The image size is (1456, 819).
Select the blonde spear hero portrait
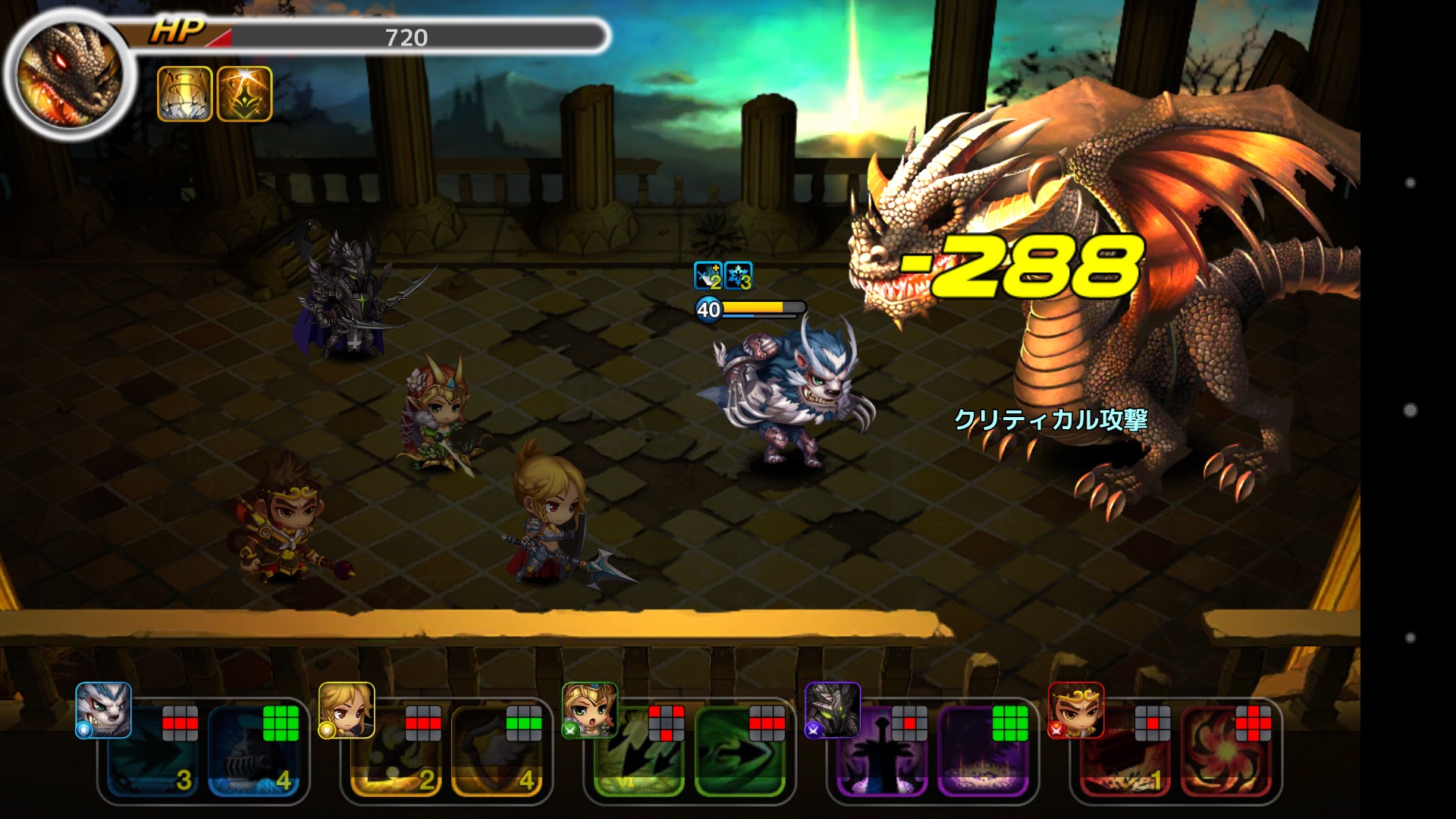tap(347, 710)
